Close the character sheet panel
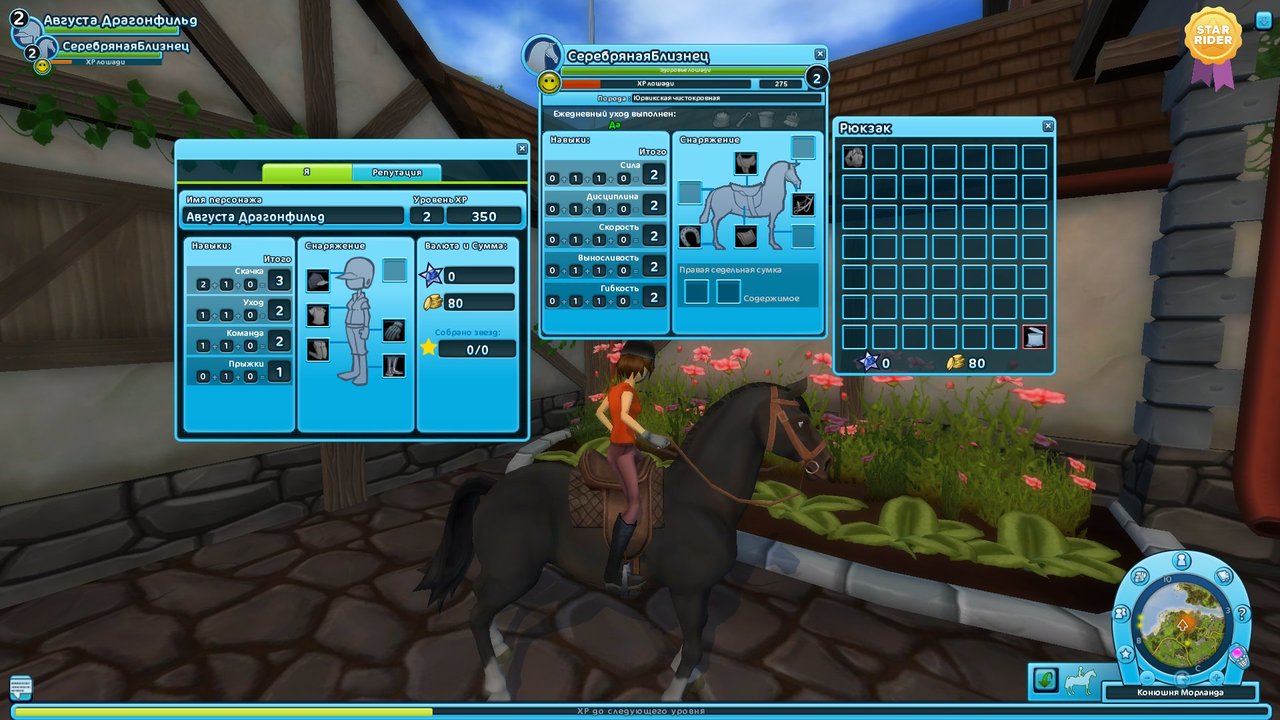 click(x=522, y=149)
